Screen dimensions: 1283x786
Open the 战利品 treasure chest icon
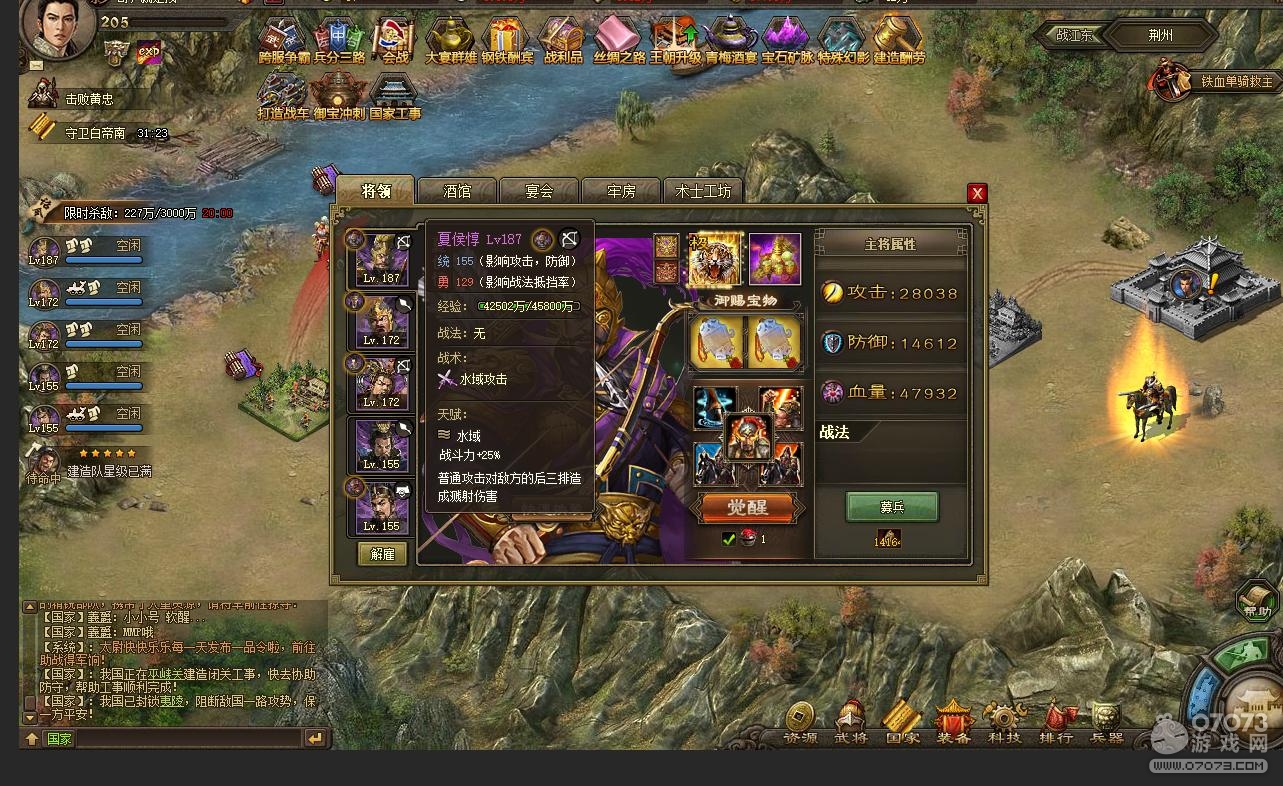click(x=563, y=42)
